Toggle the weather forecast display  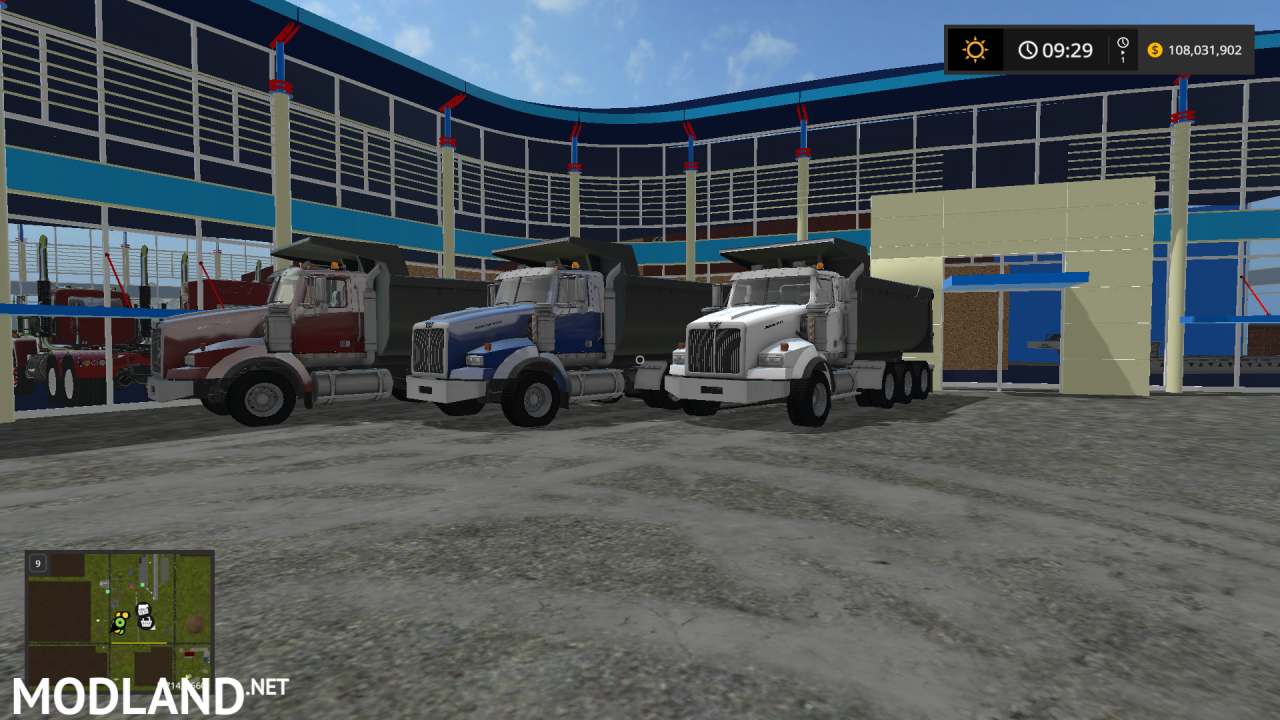click(975, 49)
